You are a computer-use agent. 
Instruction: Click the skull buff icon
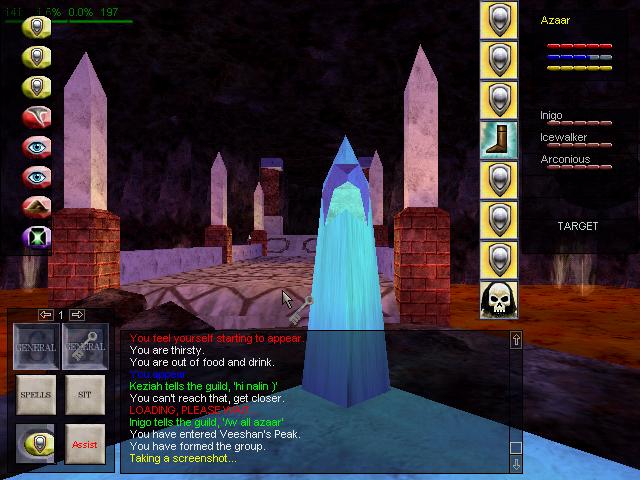499,299
